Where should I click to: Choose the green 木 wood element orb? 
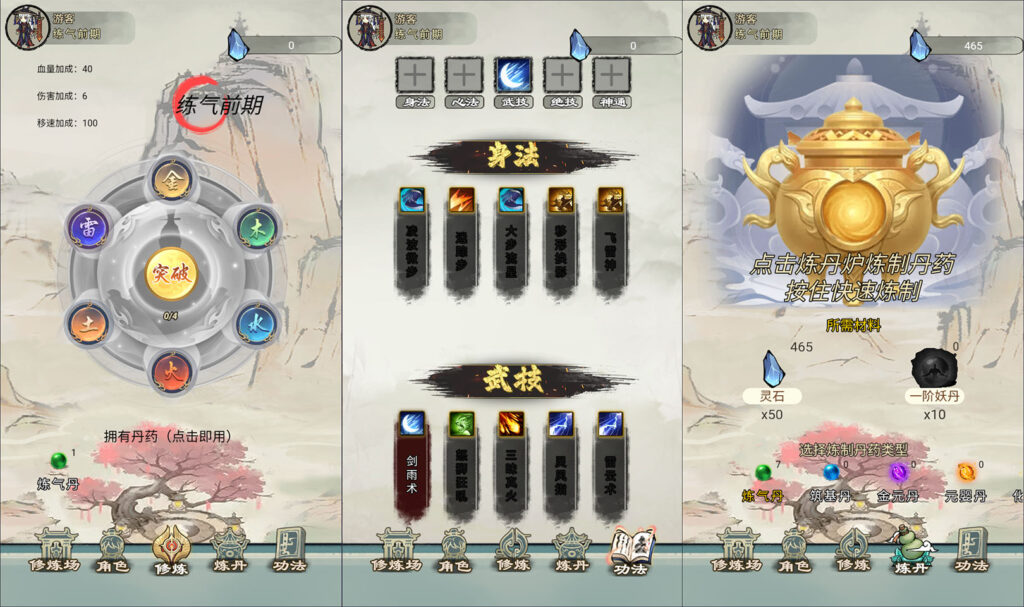coord(258,229)
